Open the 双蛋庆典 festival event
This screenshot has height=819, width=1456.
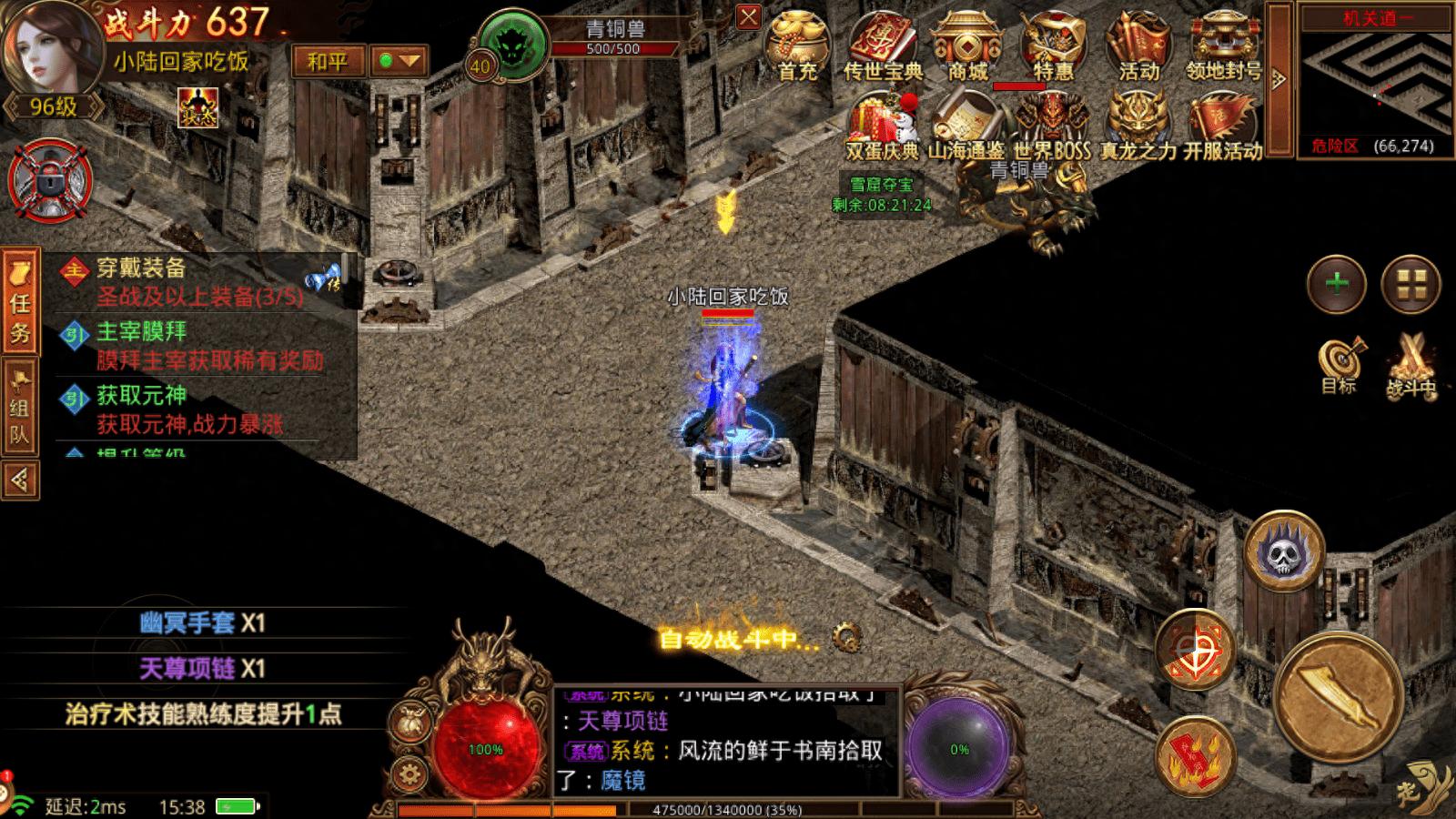click(x=883, y=126)
